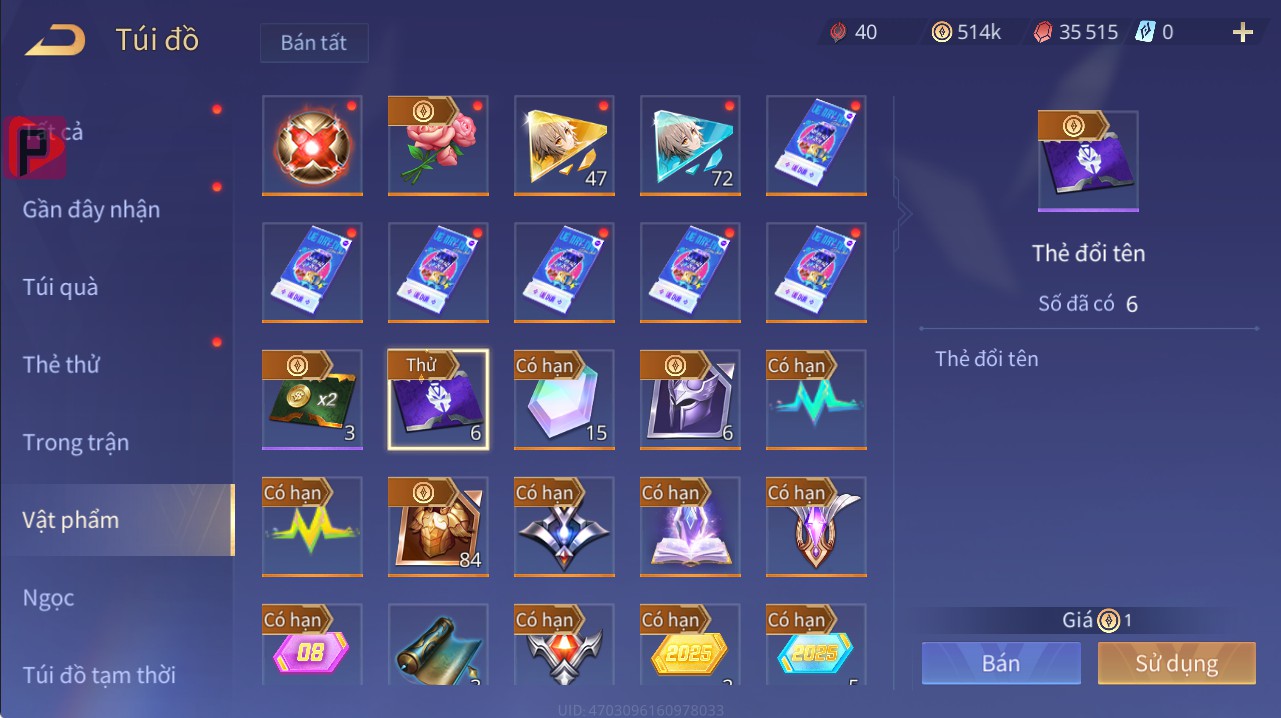Switch to the Gần đây nhận tab

(91, 209)
